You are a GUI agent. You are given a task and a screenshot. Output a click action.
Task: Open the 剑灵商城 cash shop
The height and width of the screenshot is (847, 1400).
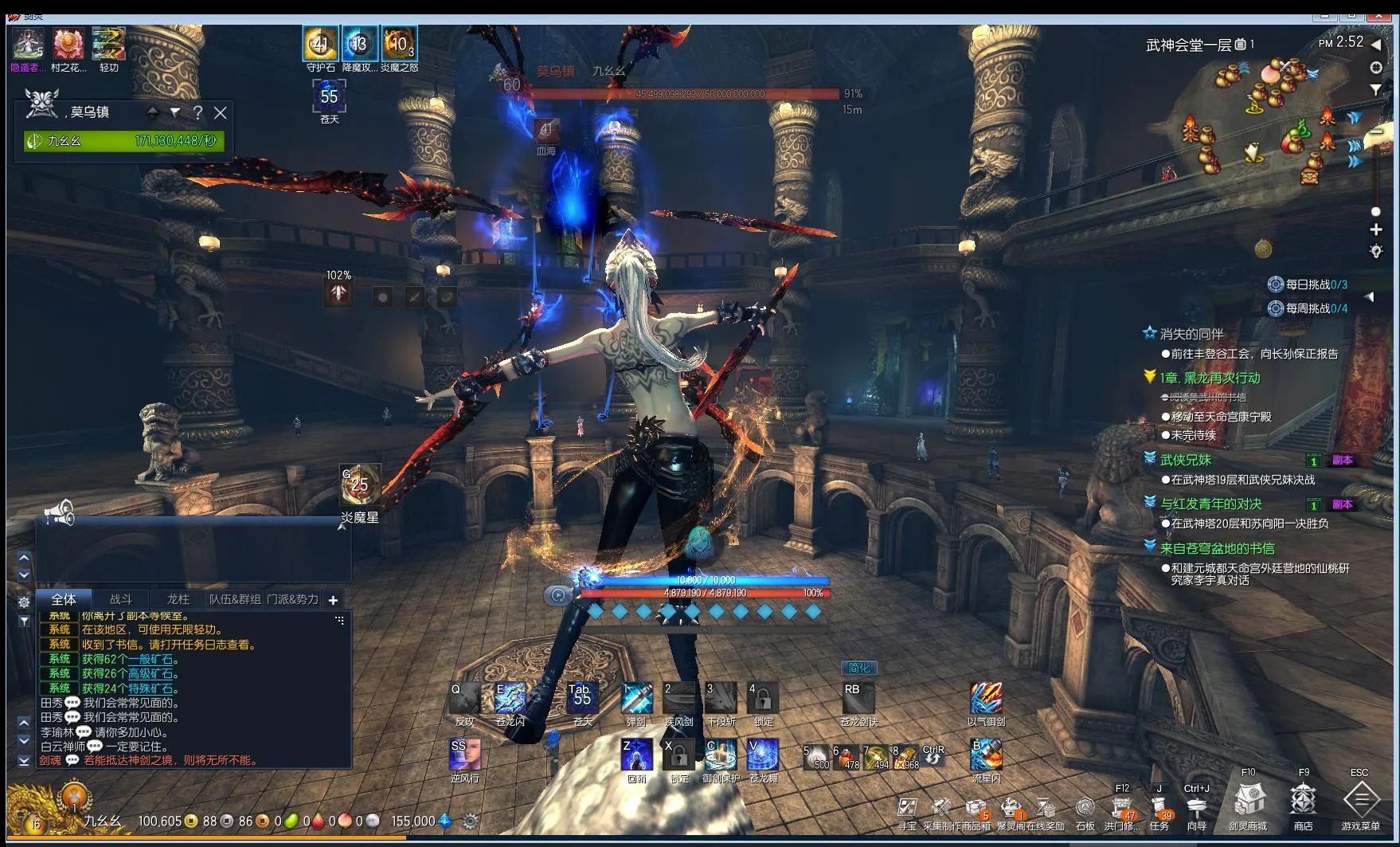(1248, 800)
